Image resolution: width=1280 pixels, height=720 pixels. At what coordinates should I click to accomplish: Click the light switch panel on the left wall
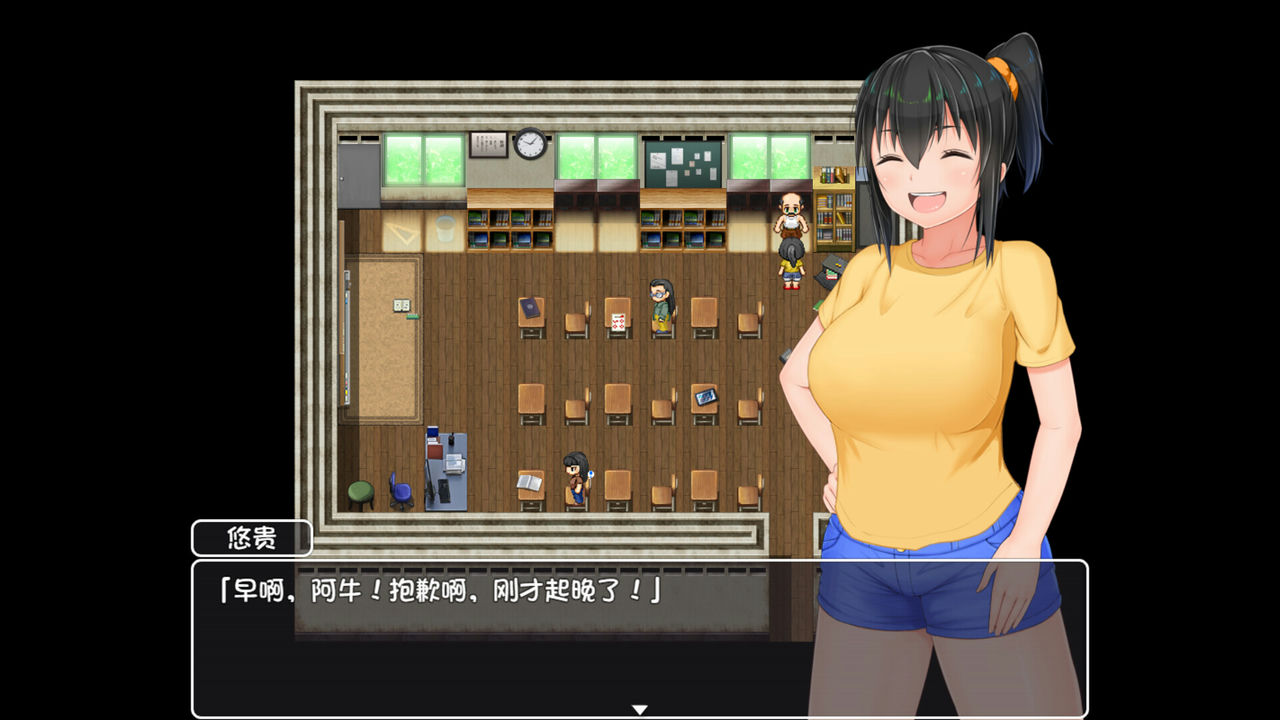[403, 305]
